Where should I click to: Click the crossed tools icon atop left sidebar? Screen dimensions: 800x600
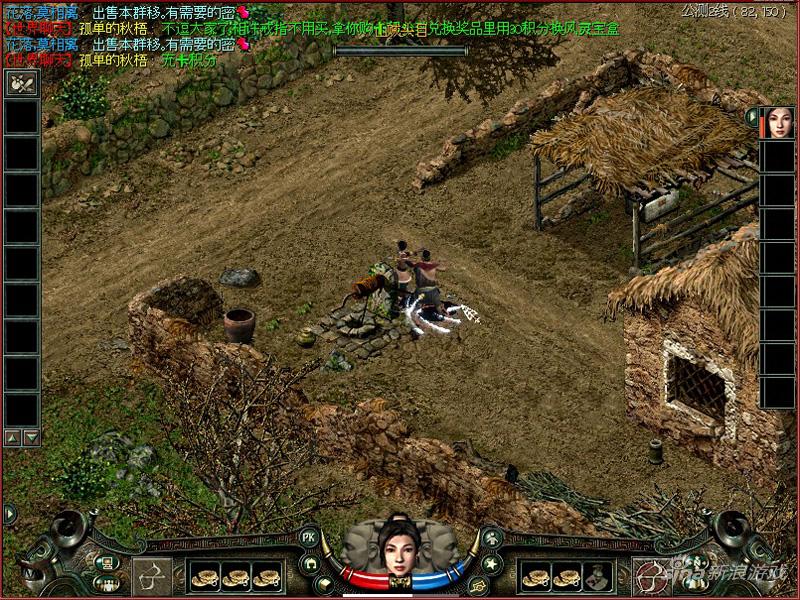(21, 84)
